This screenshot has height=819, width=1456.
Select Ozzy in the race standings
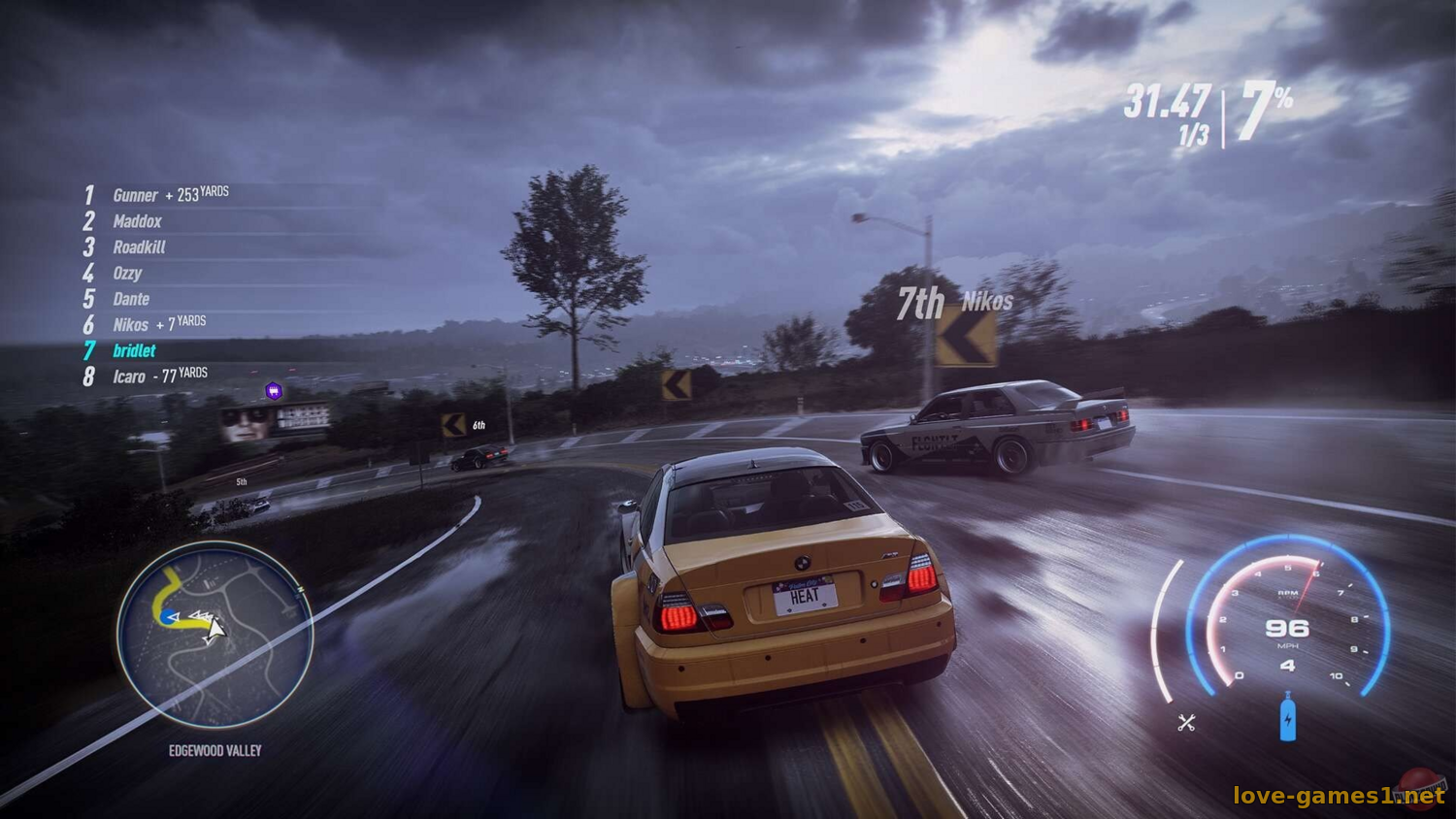click(127, 274)
